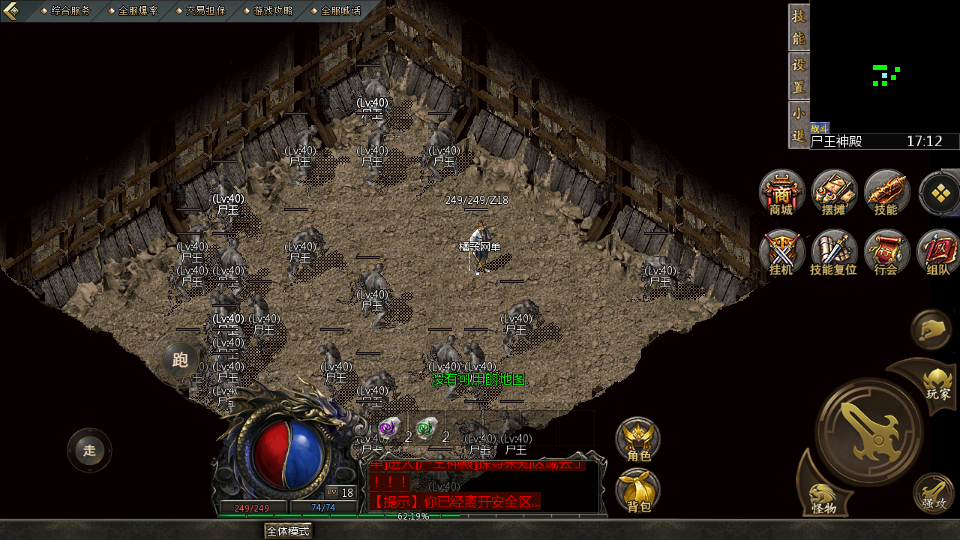Viewport: 960px width, 540px height.
Task: Toggle 挂机 auto-battle with crossed swords icon
Action: point(781,252)
